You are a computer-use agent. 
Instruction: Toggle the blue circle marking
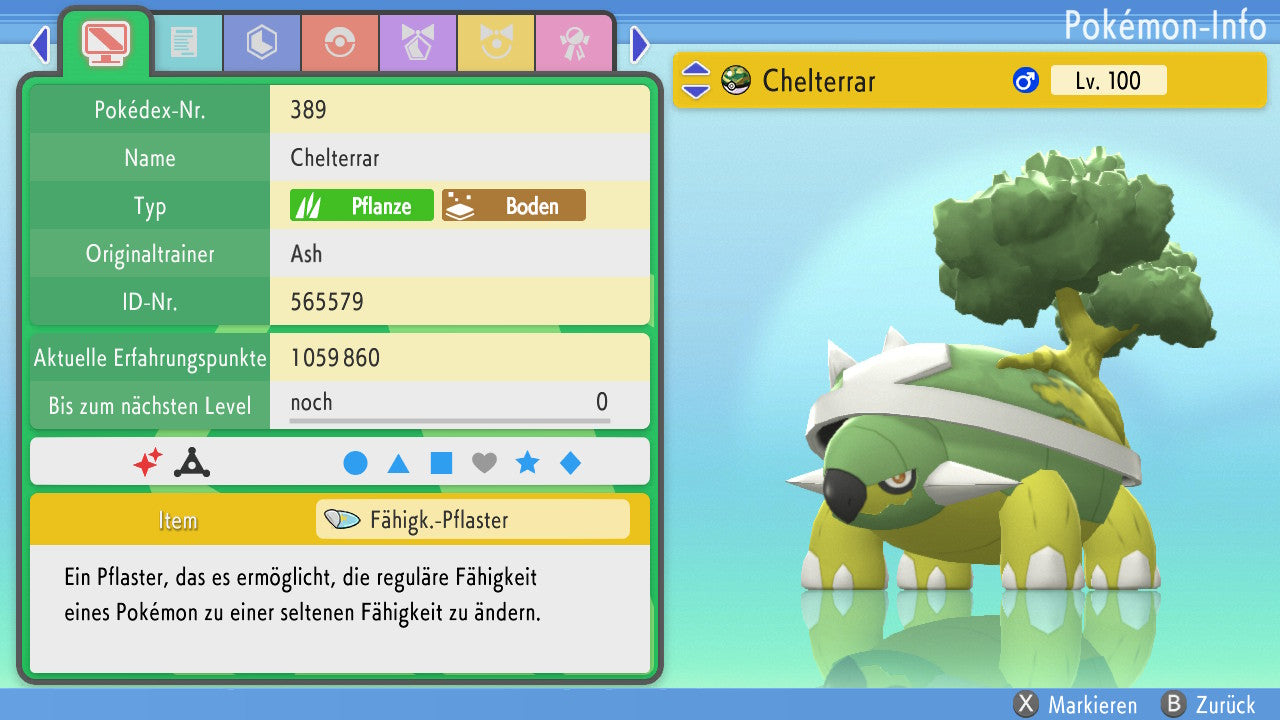[x=355, y=463]
